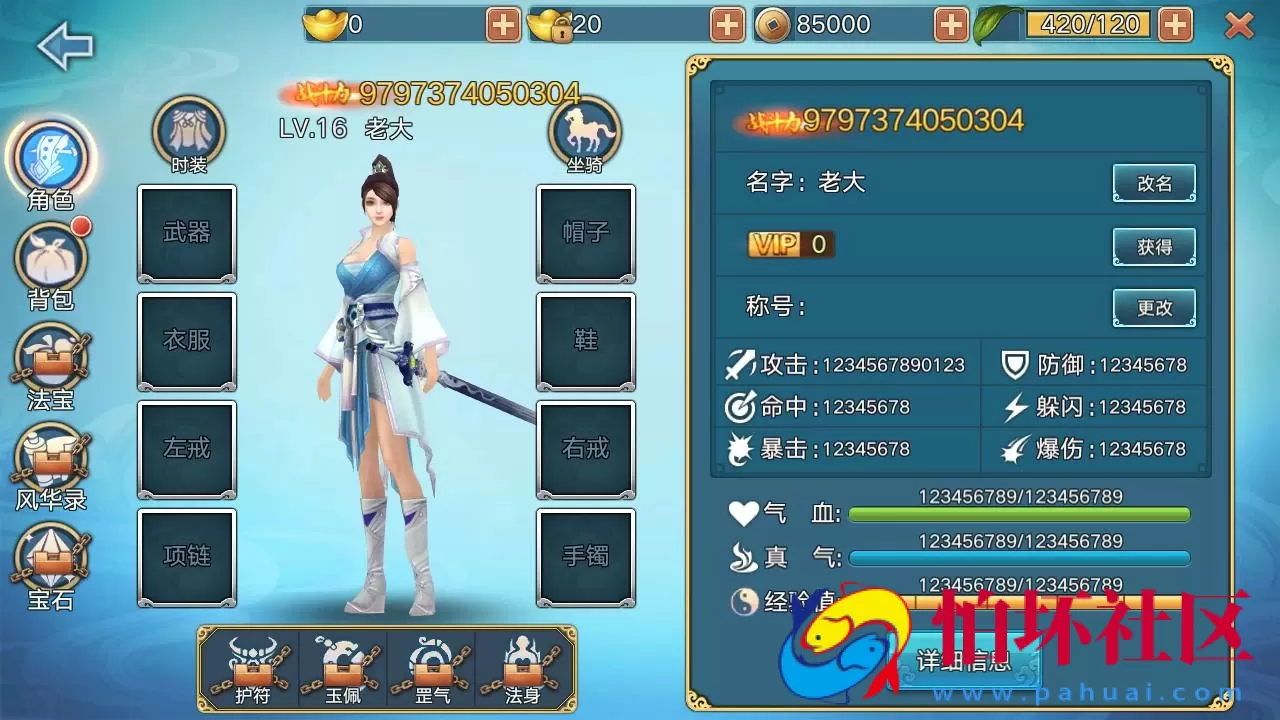The image size is (1280, 720).
Task: Select the 玉佩 jade pendant slot
Action: point(342,667)
